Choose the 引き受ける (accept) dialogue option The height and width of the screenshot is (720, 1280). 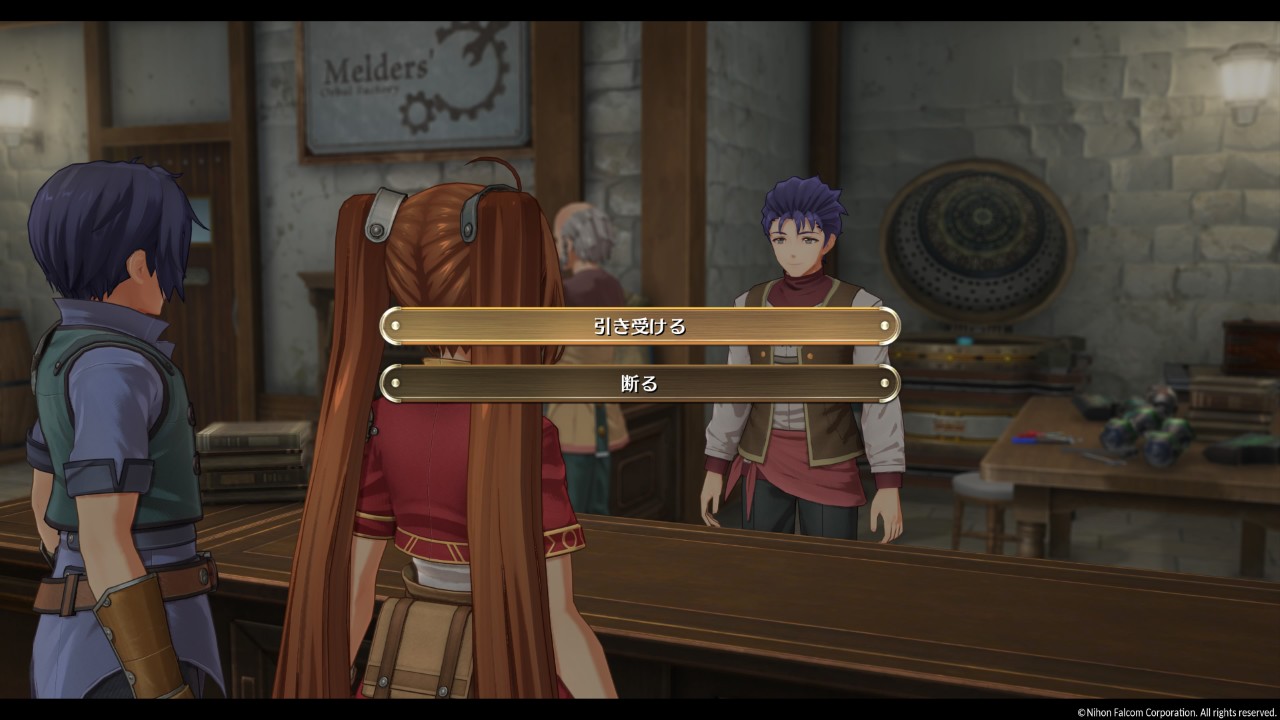click(640, 326)
